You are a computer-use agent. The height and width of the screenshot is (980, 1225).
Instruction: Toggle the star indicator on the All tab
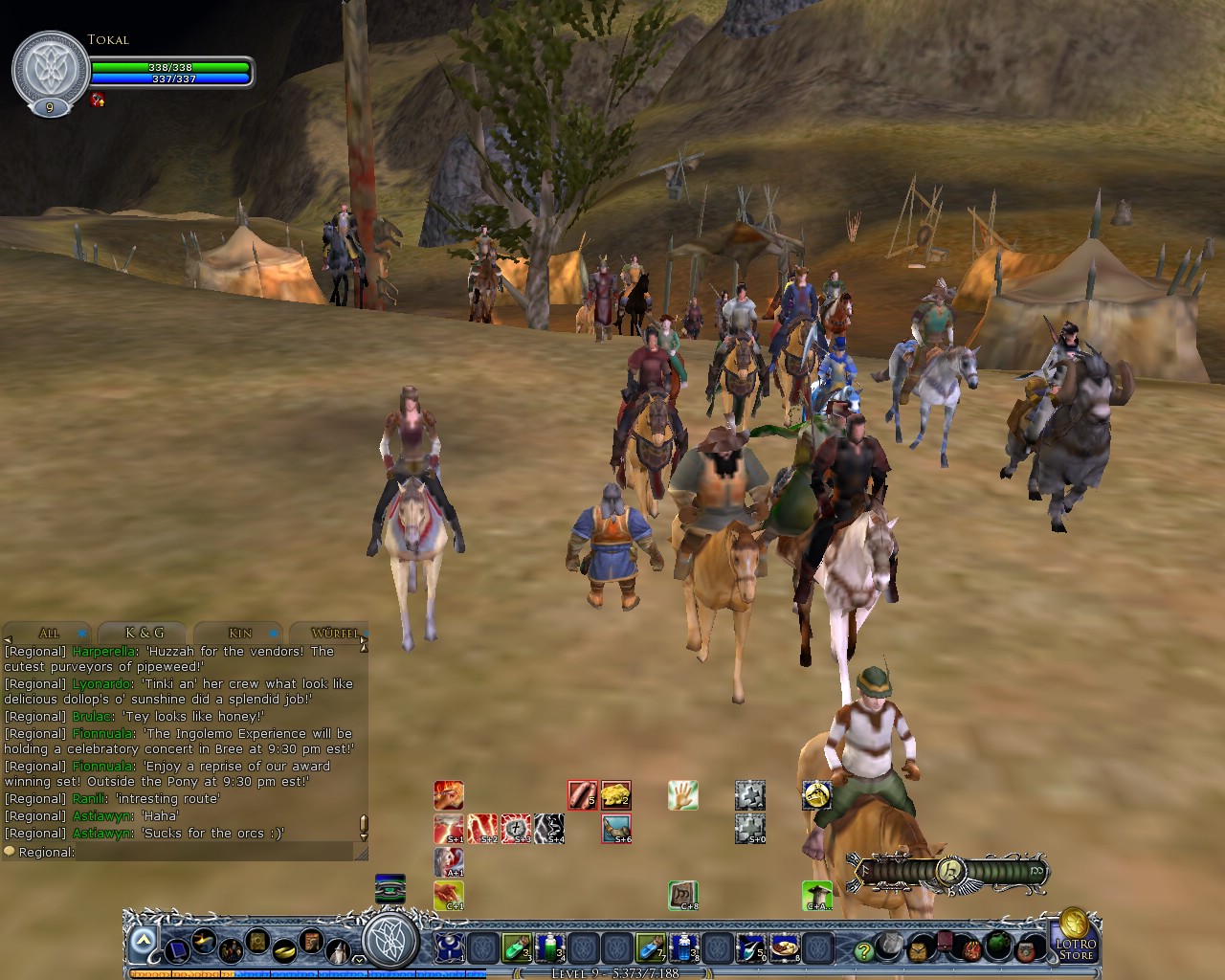[81, 633]
